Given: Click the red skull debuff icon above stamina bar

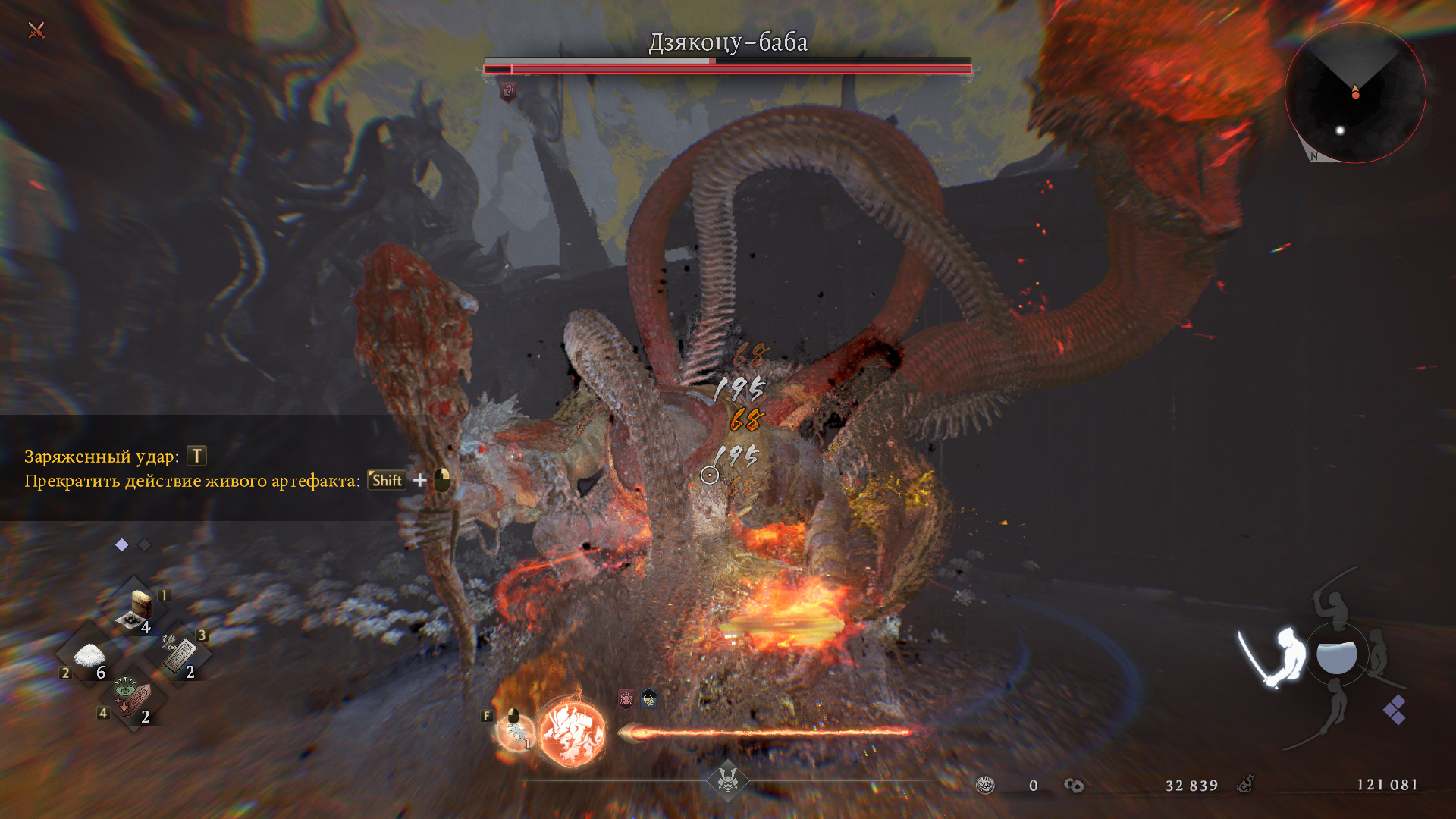Looking at the screenshot, I should (x=626, y=698).
